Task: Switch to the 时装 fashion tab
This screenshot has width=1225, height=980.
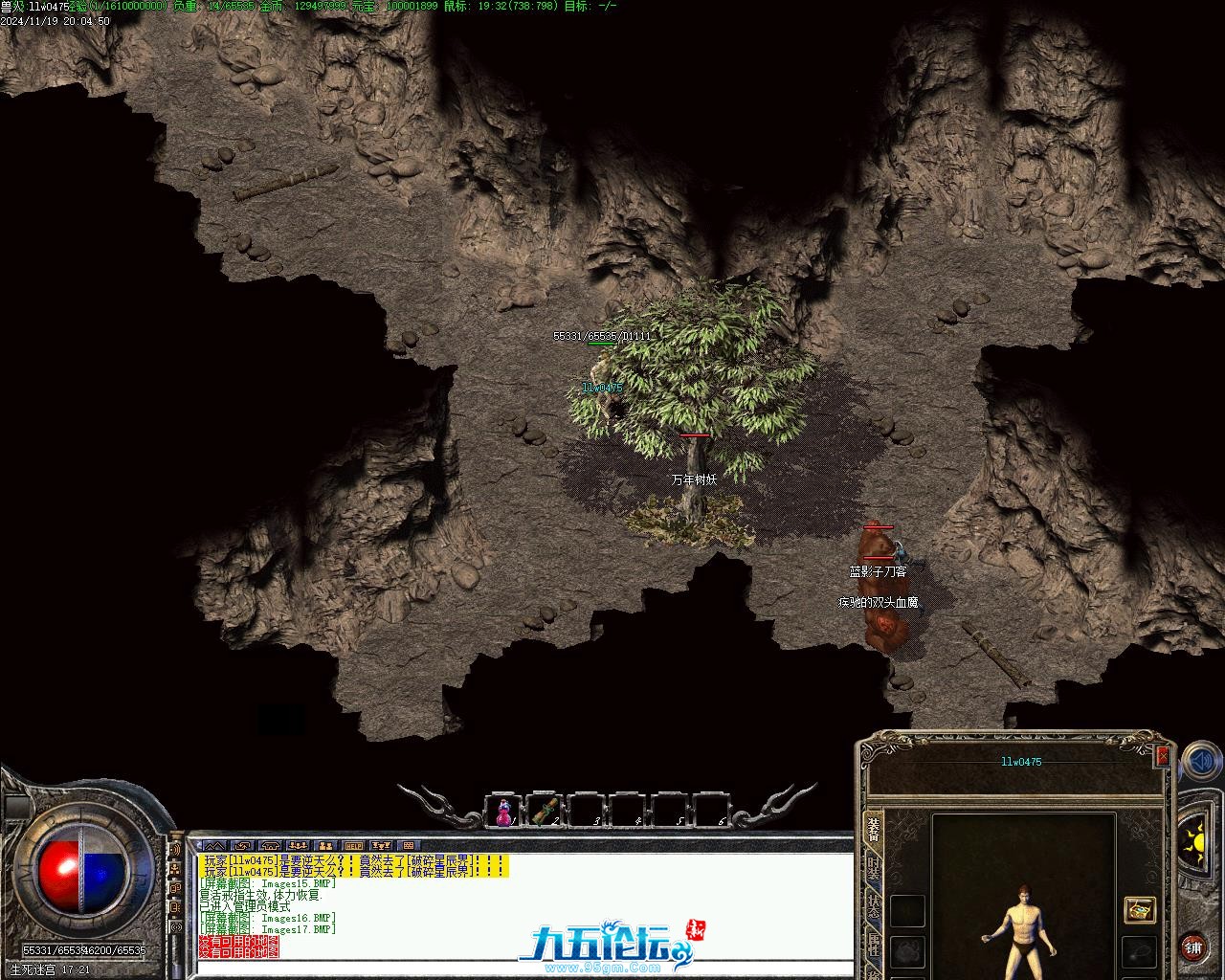Action: click(x=874, y=869)
